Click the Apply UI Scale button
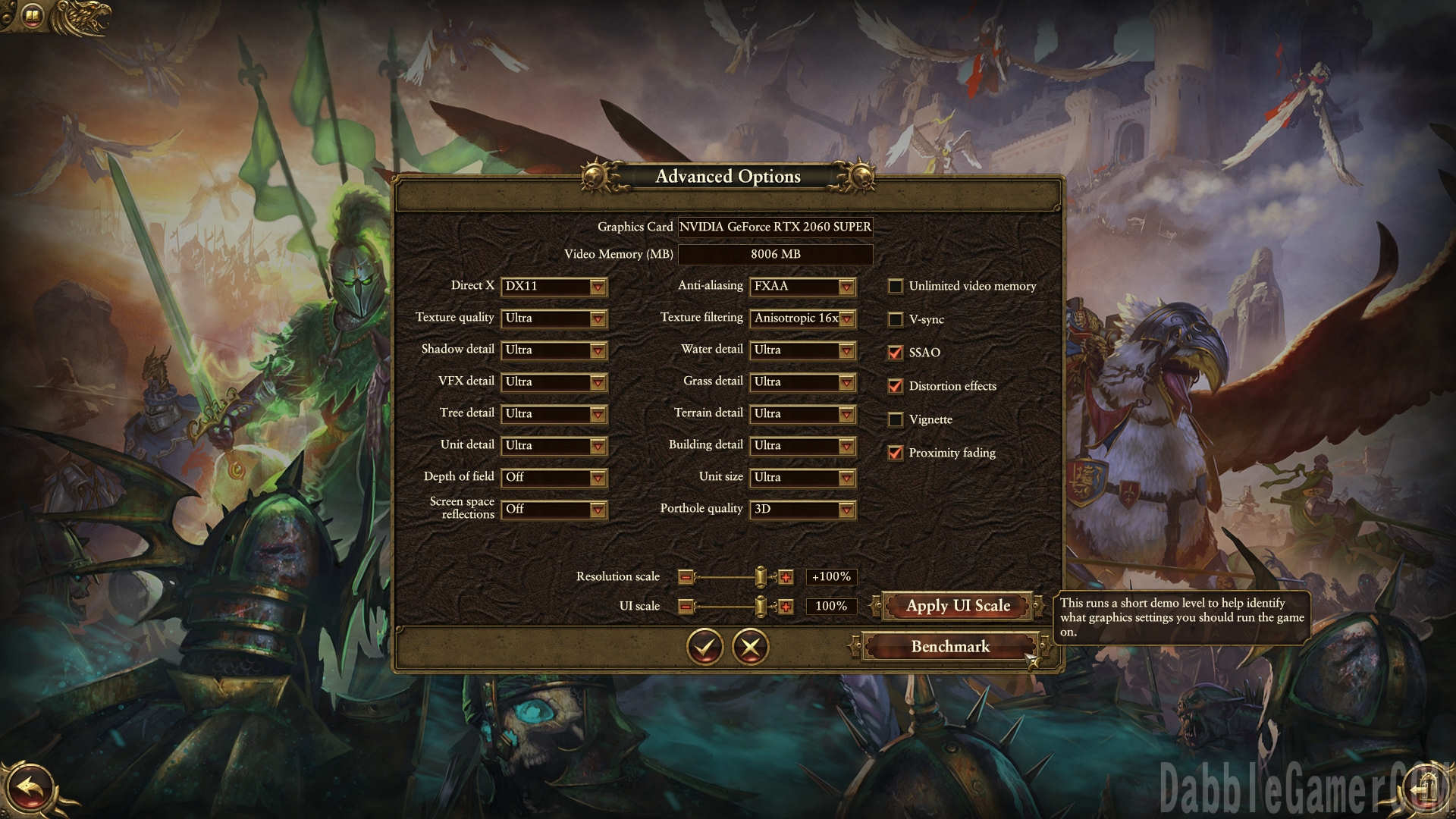Screen dimensions: 1456x819 point(958,606)
